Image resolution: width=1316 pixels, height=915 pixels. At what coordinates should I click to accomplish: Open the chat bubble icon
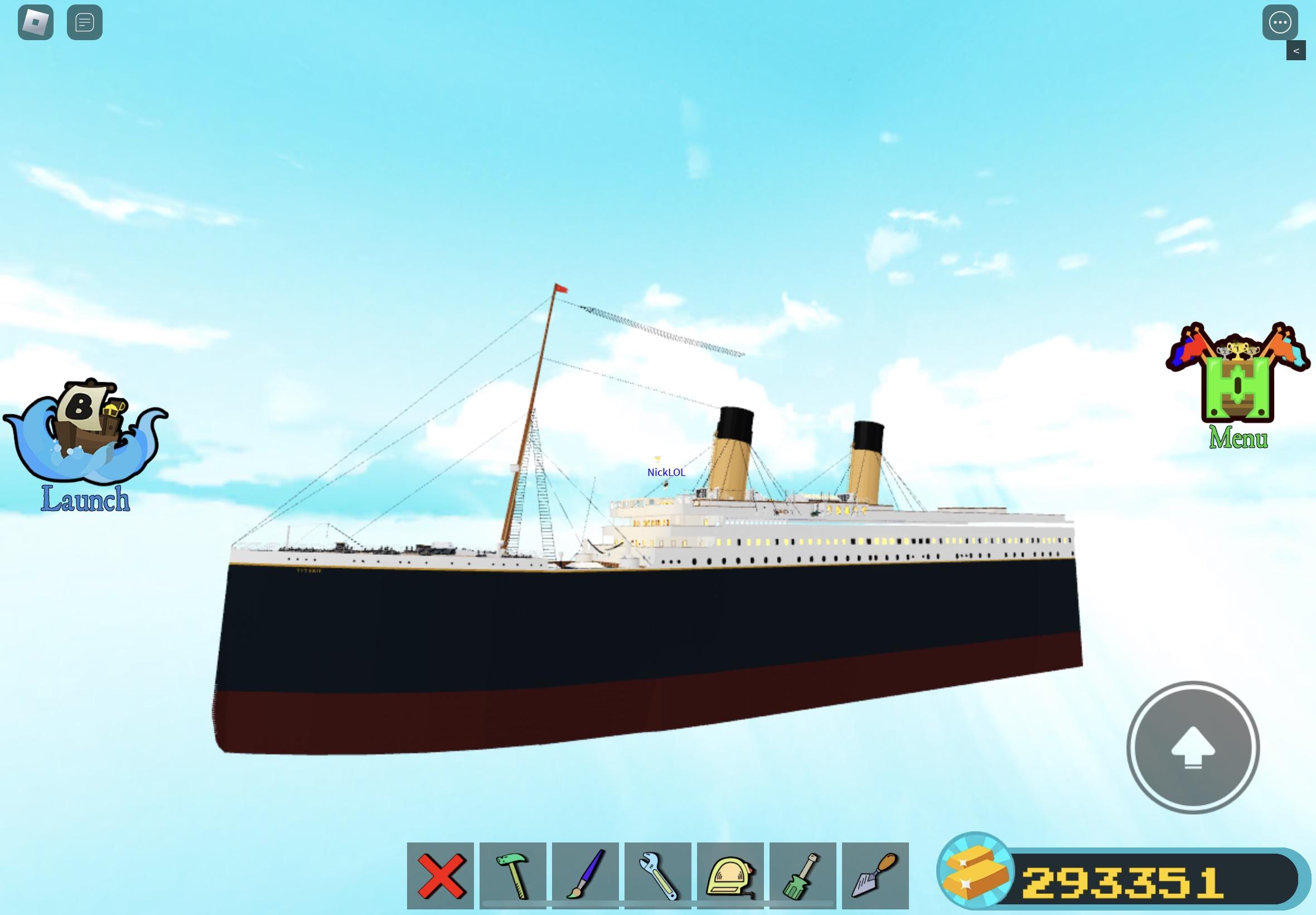[85, 23]
